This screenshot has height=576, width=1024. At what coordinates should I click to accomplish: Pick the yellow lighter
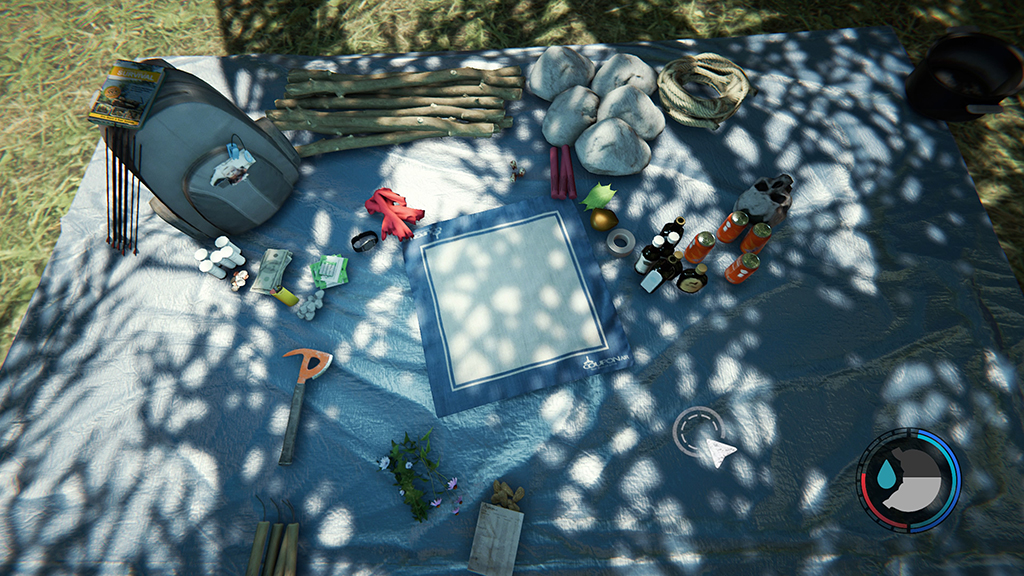pyautogui.click(x=285, y=295)
